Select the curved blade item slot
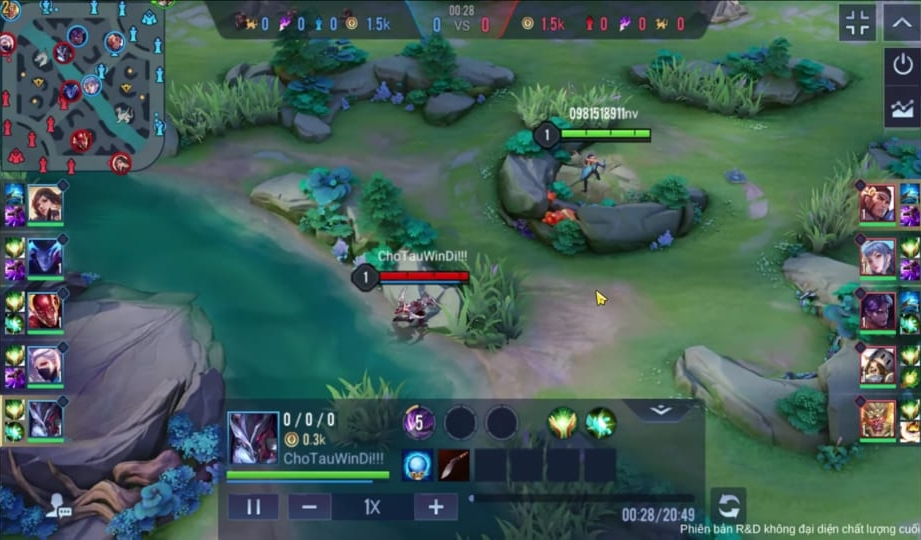This screenshot has width=921, height=540. [454, 465]
